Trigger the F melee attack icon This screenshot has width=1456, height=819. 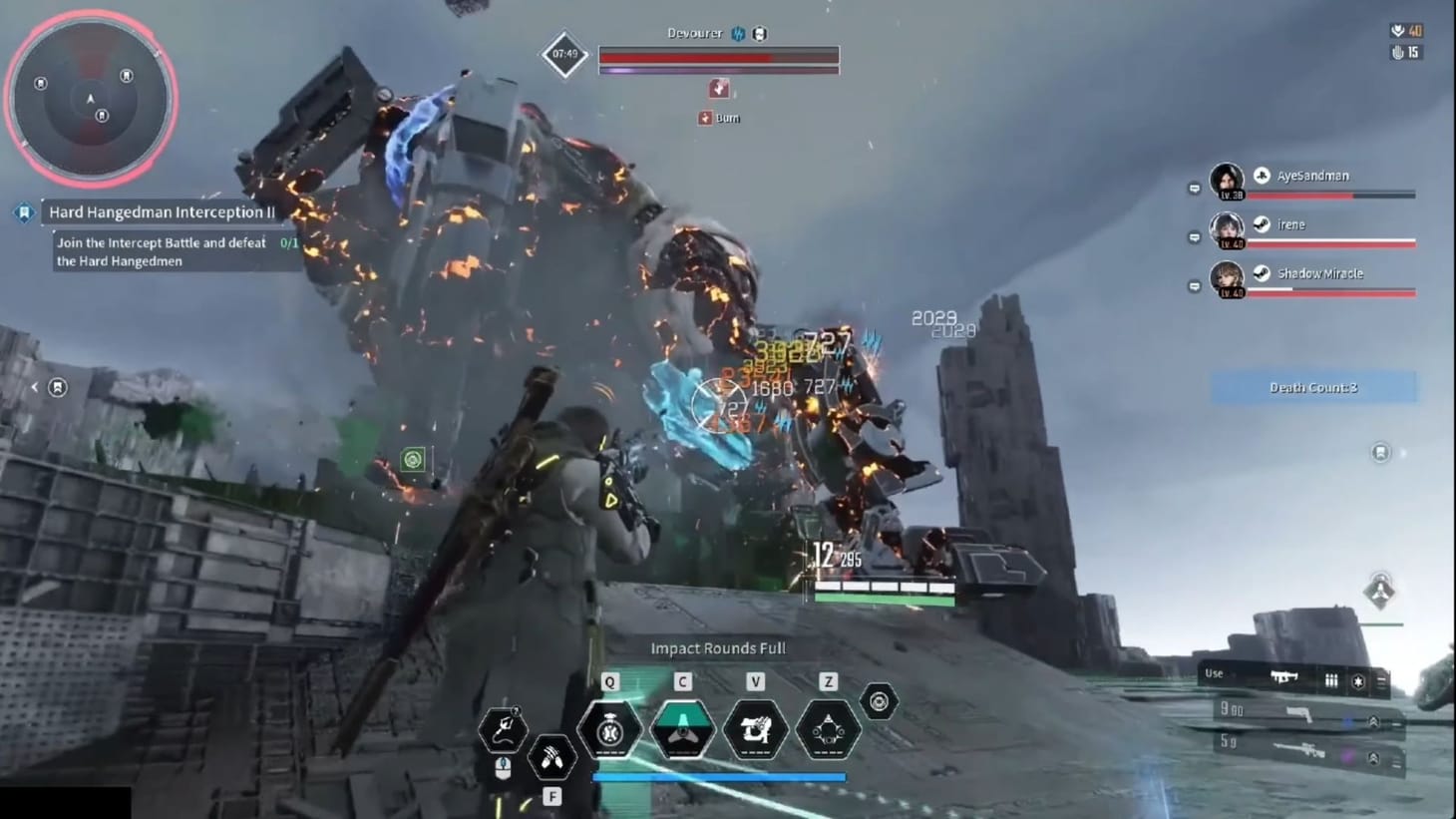[x=551, y=757]
